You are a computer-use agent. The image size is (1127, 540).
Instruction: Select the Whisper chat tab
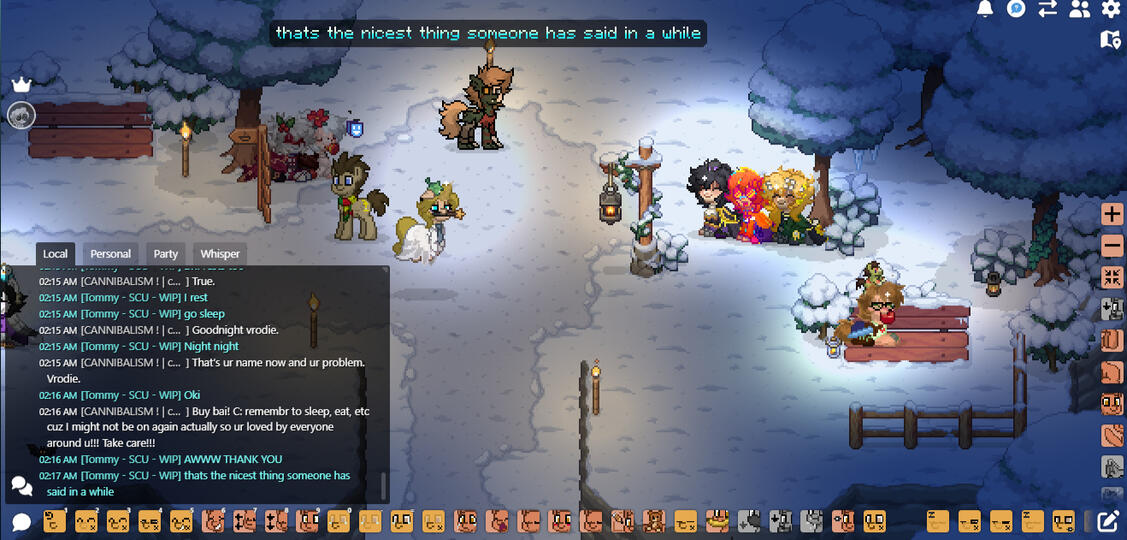coord(220,254)
